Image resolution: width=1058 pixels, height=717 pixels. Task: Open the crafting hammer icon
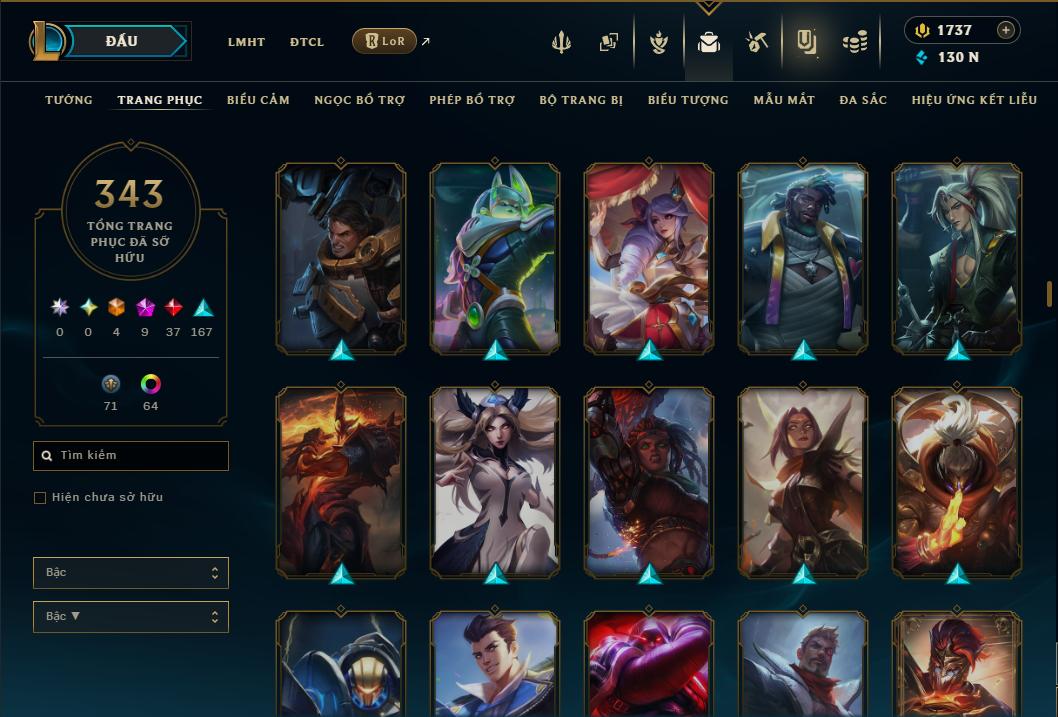click(756, 42)
